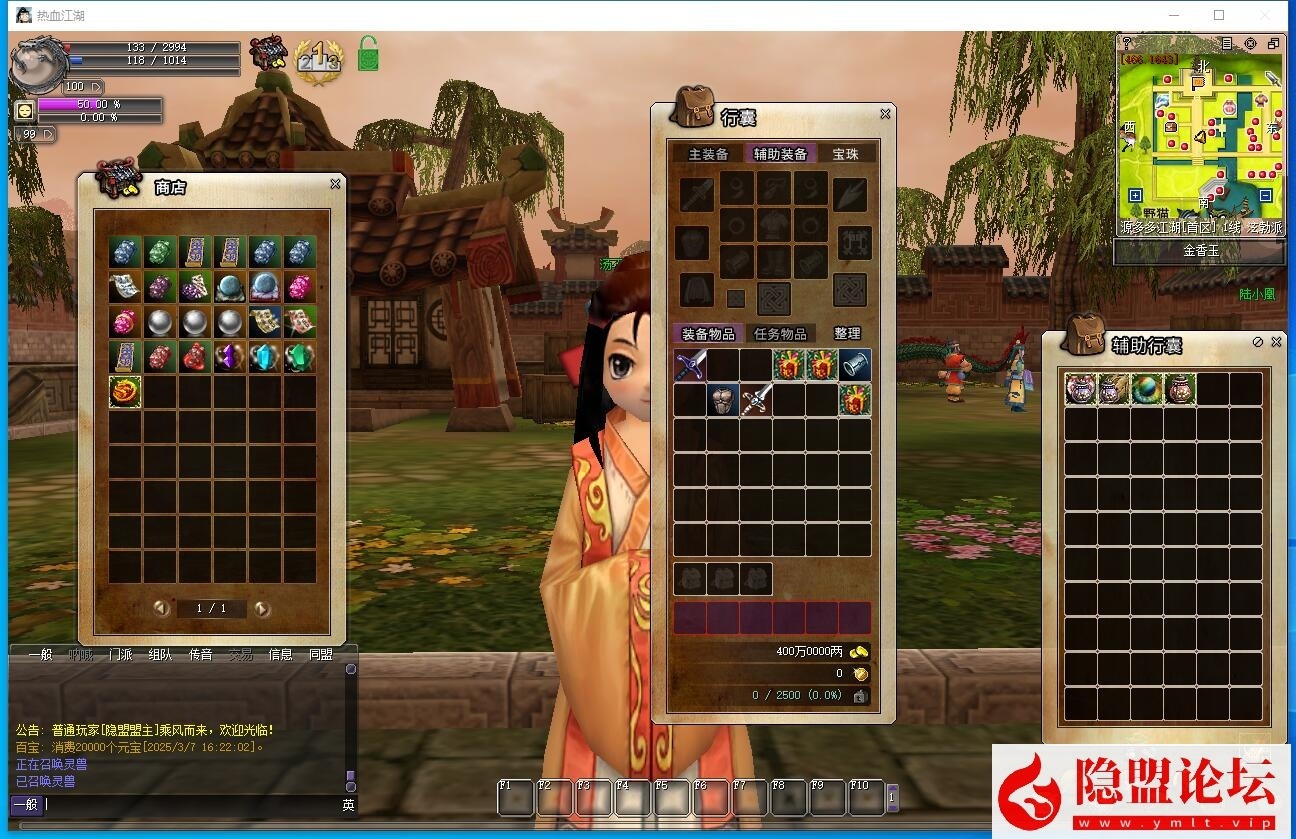Image resolution: width=1296 pixels, height=839 pixels.
Task: Expand the 99 arrow below the experience bars
Action: pos(48,134)
